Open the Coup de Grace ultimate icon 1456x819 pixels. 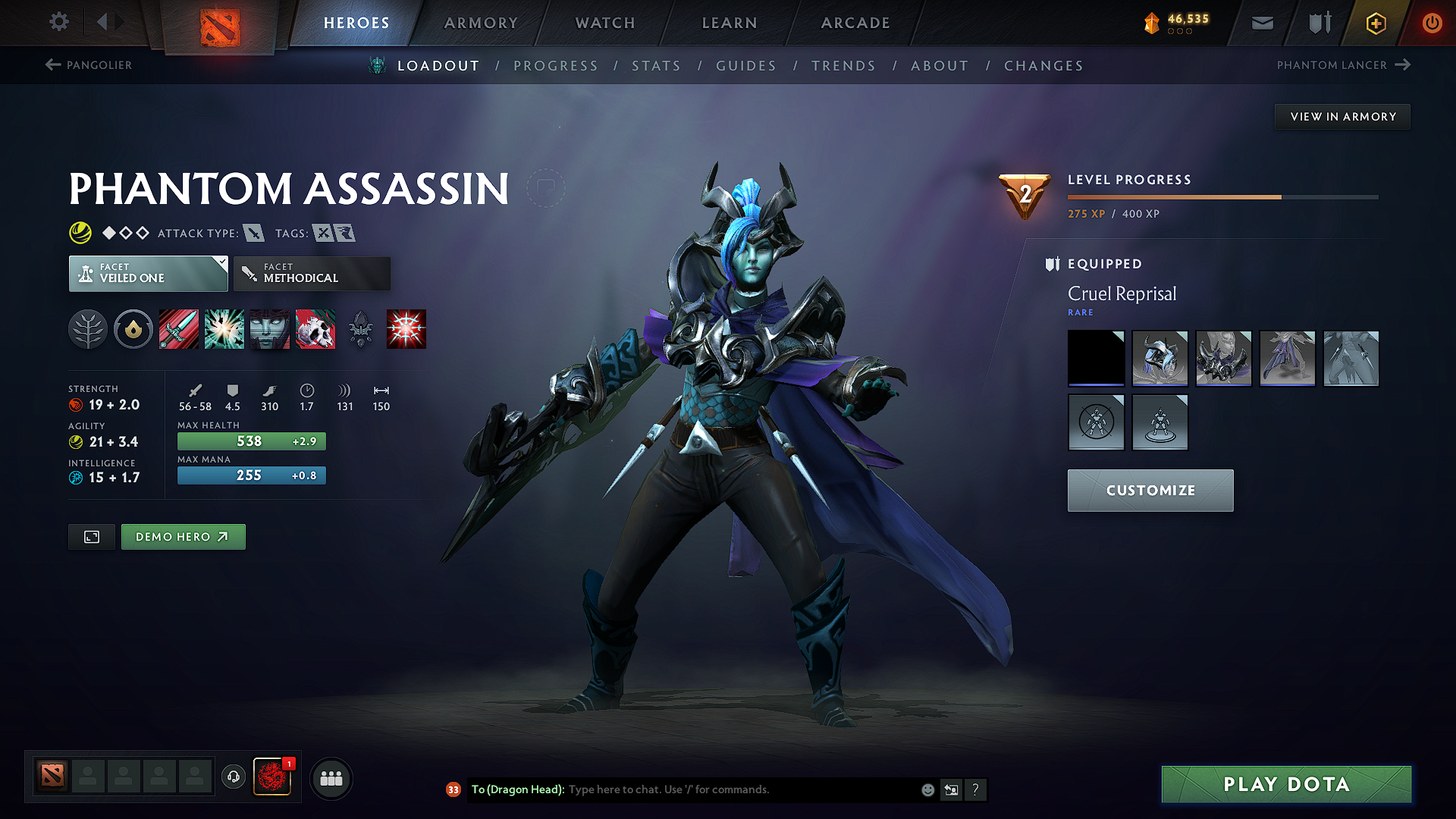click(315, 328)
